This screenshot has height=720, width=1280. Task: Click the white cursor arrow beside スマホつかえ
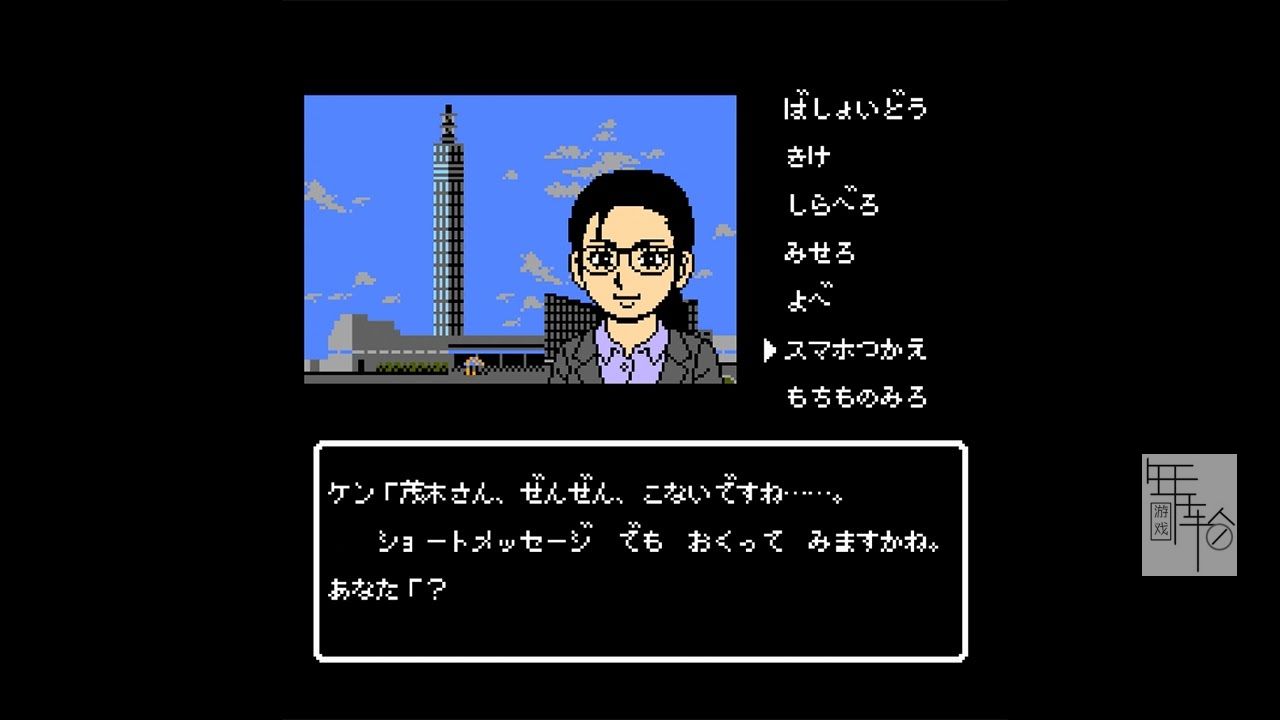pyautogui.click(x=768, y=350)
